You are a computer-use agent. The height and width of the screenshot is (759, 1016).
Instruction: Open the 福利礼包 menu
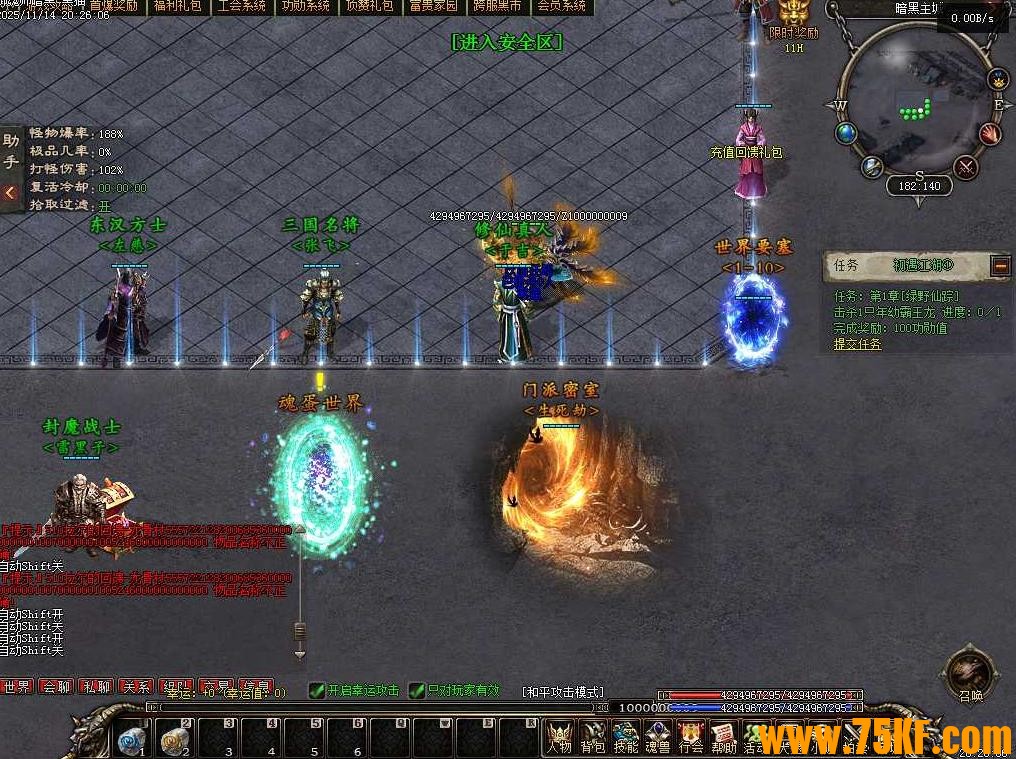pyautogui.click(x=177, y=6)
